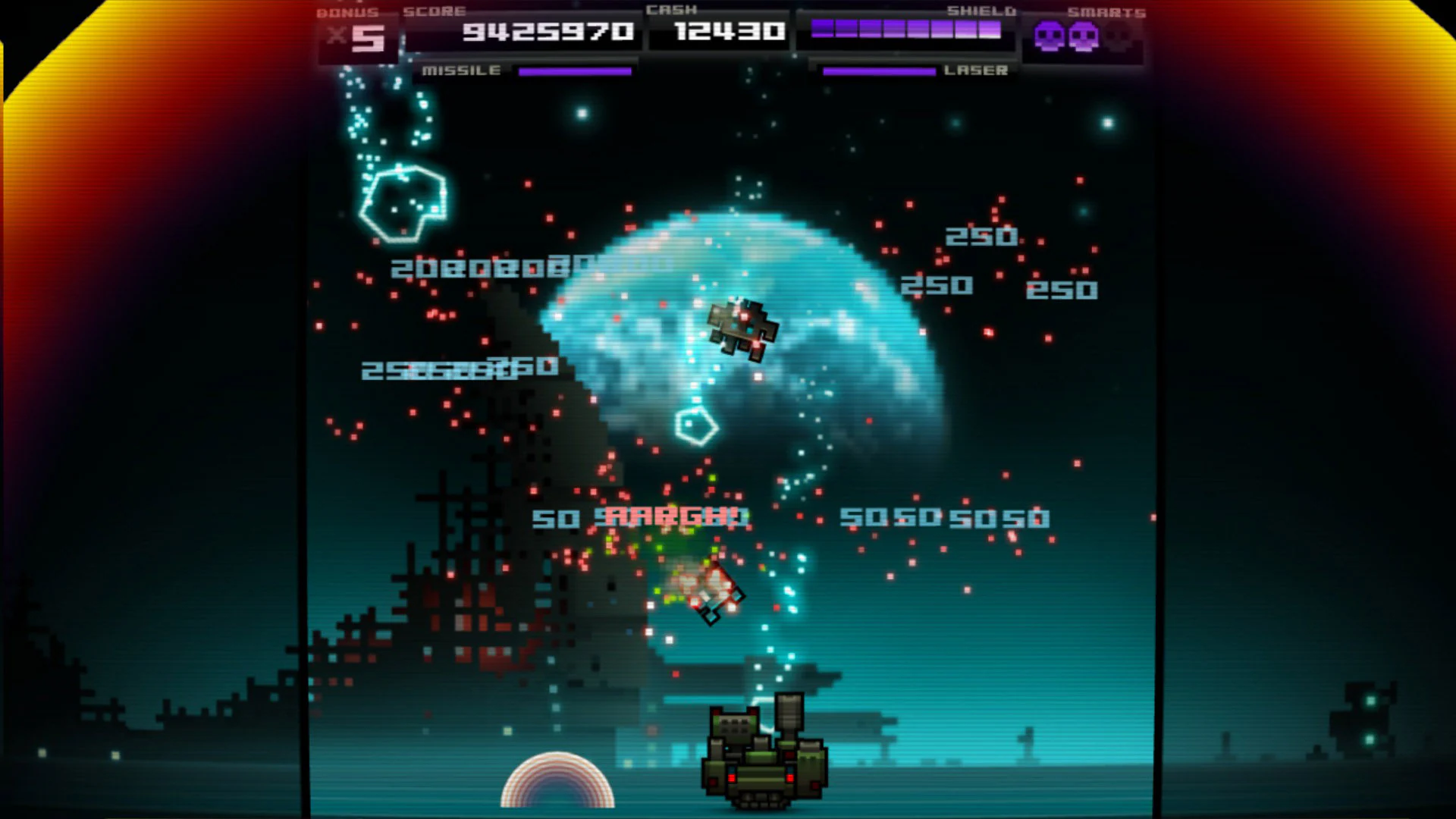Toggle the MISSILE readiness indicator
The width and height of the screenshot is (1456, 819).
point(574,71)
